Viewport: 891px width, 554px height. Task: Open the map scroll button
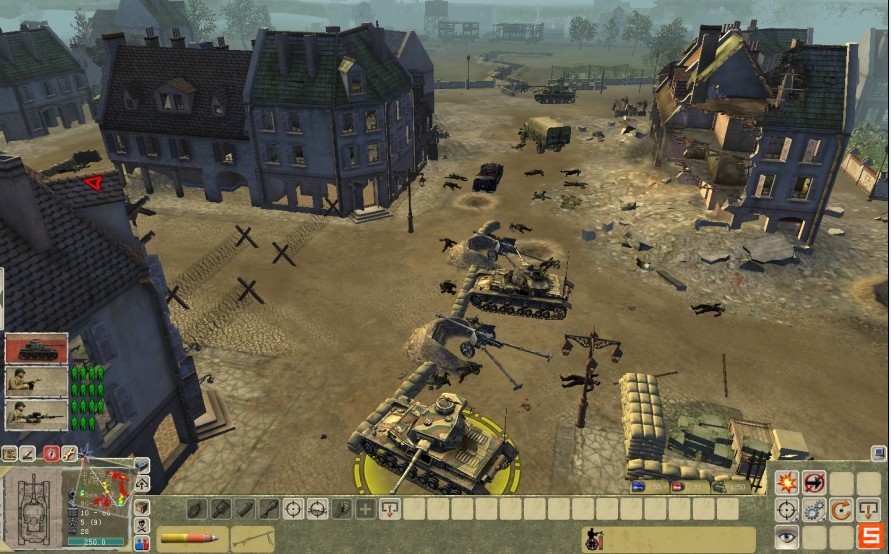[x=10, y=453]
